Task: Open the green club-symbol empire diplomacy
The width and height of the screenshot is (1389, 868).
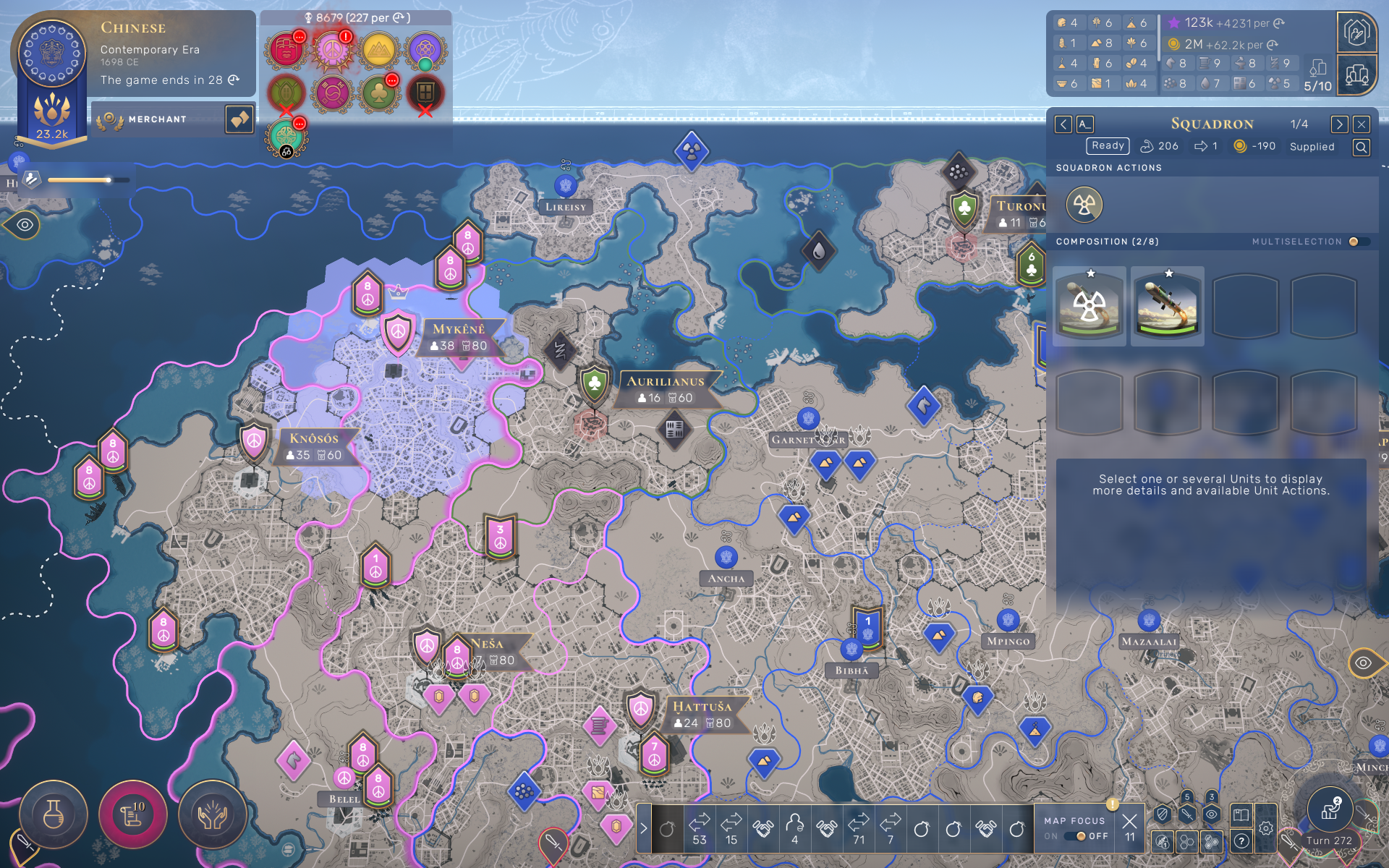Action: (378, 93)
